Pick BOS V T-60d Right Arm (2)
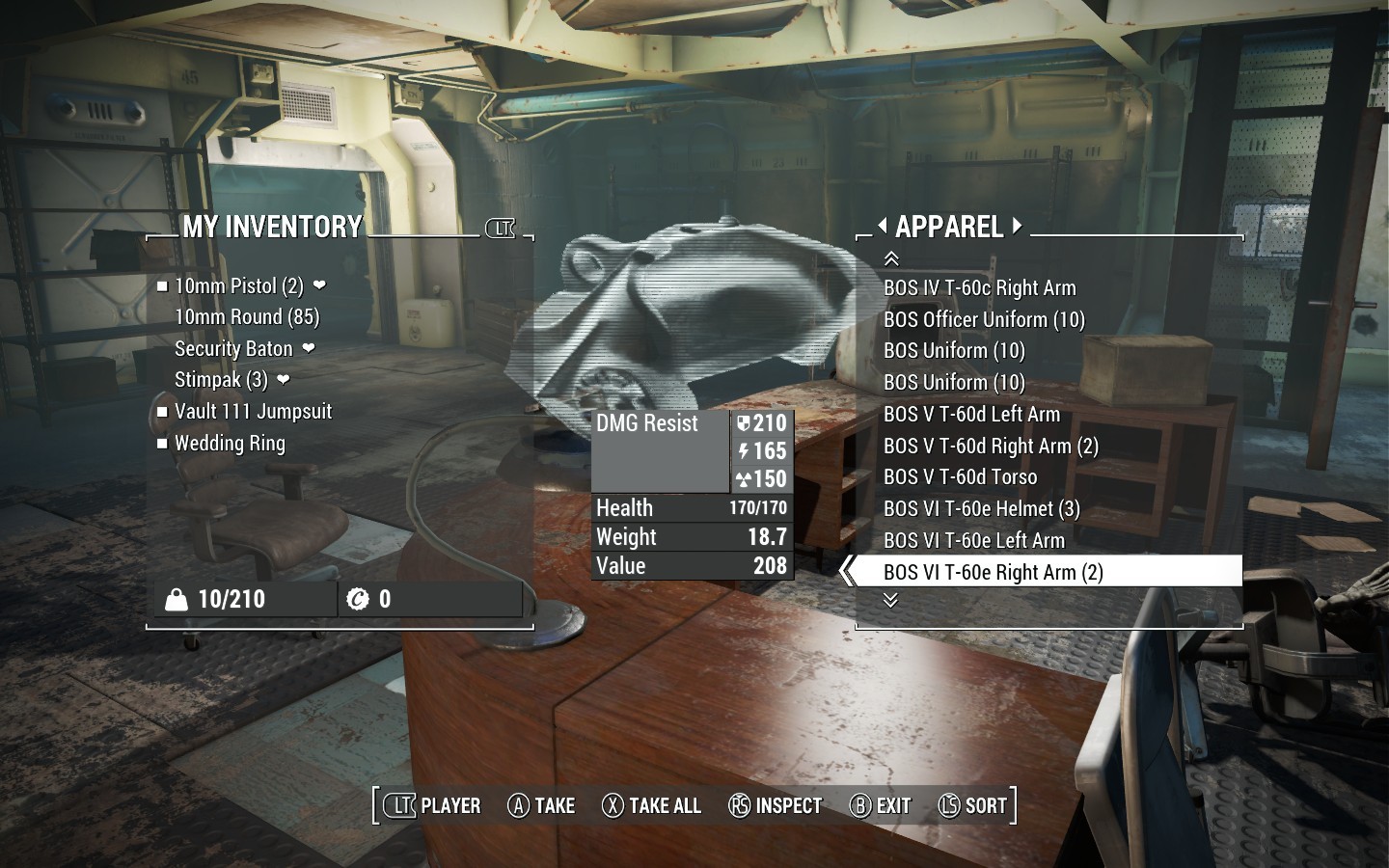The width and height of the screenshot is (1389, 868). pos(991,447)
